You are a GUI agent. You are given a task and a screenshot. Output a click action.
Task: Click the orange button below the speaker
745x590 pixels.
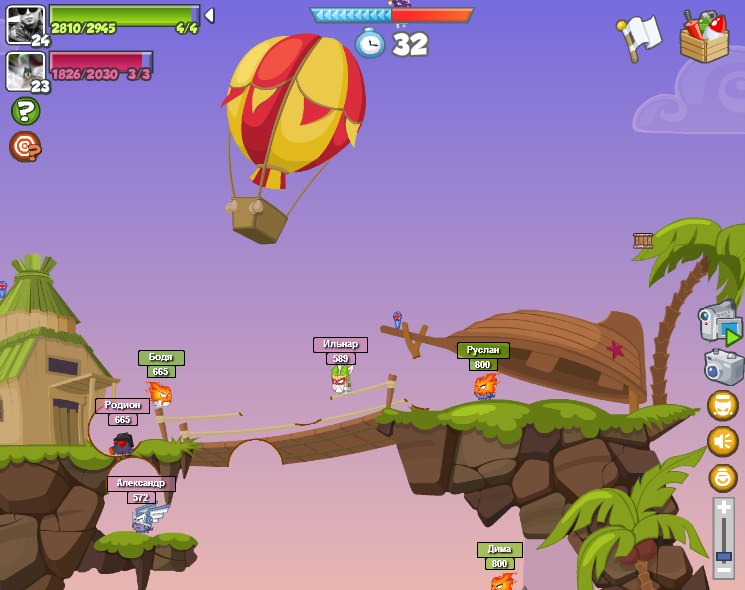(x=722, y=477)
